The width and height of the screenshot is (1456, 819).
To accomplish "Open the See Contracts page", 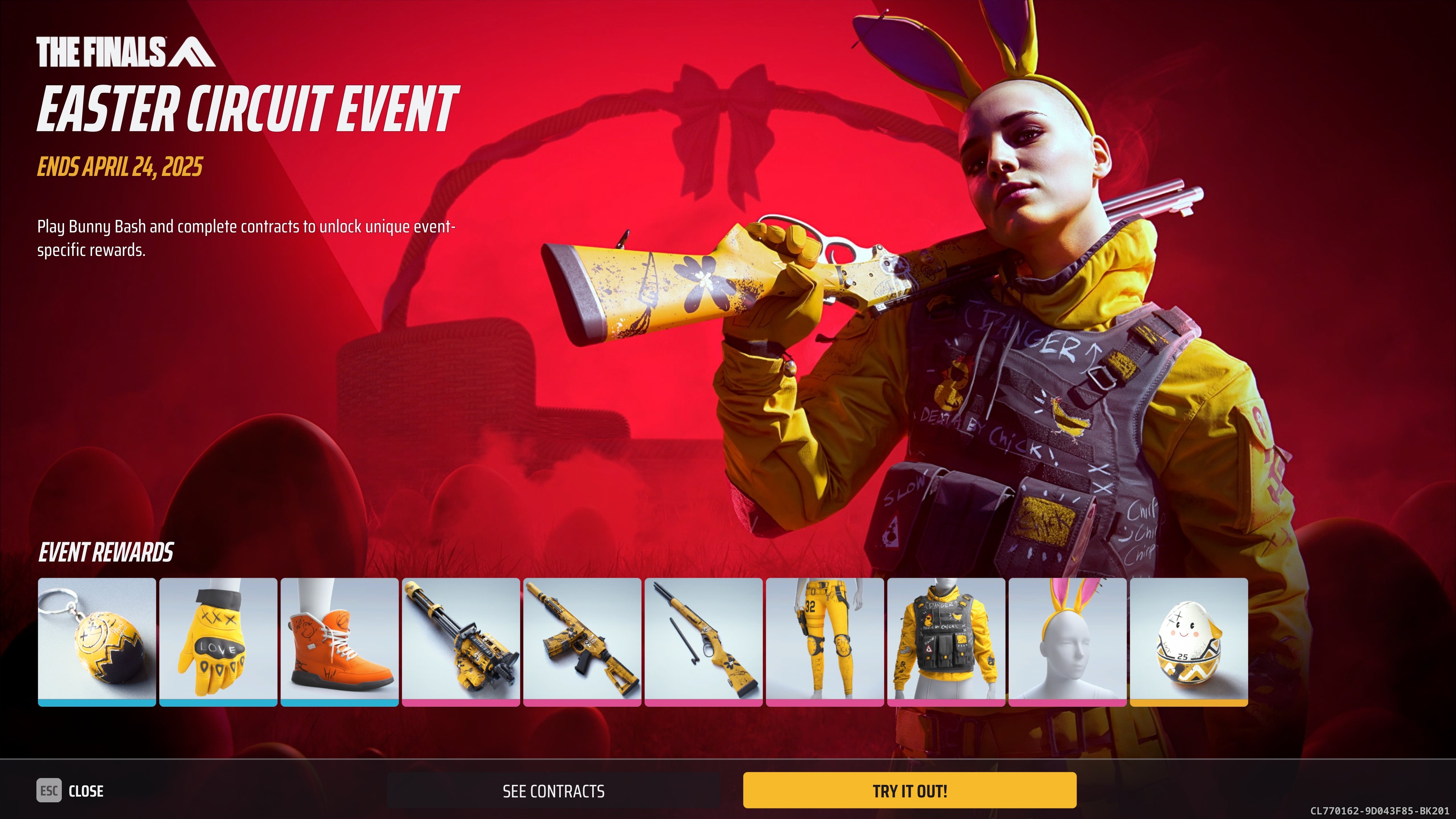I will tap(553, 791).
